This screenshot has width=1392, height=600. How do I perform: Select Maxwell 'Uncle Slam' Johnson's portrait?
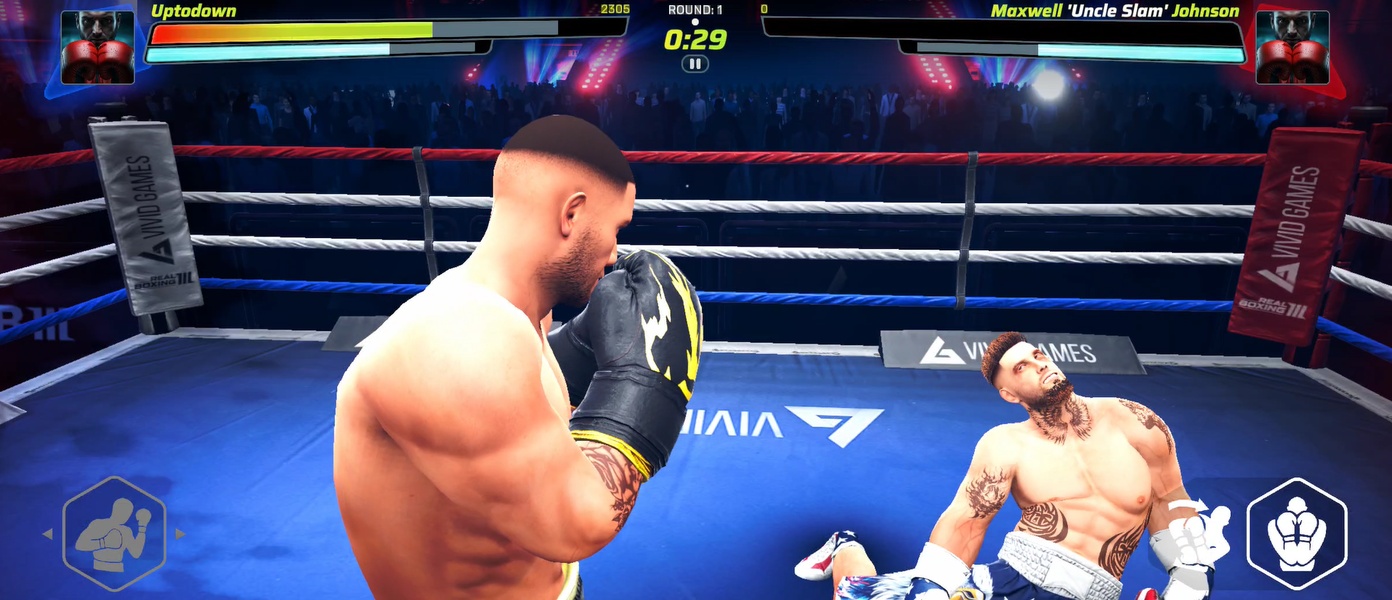[x=1292, y=47]
